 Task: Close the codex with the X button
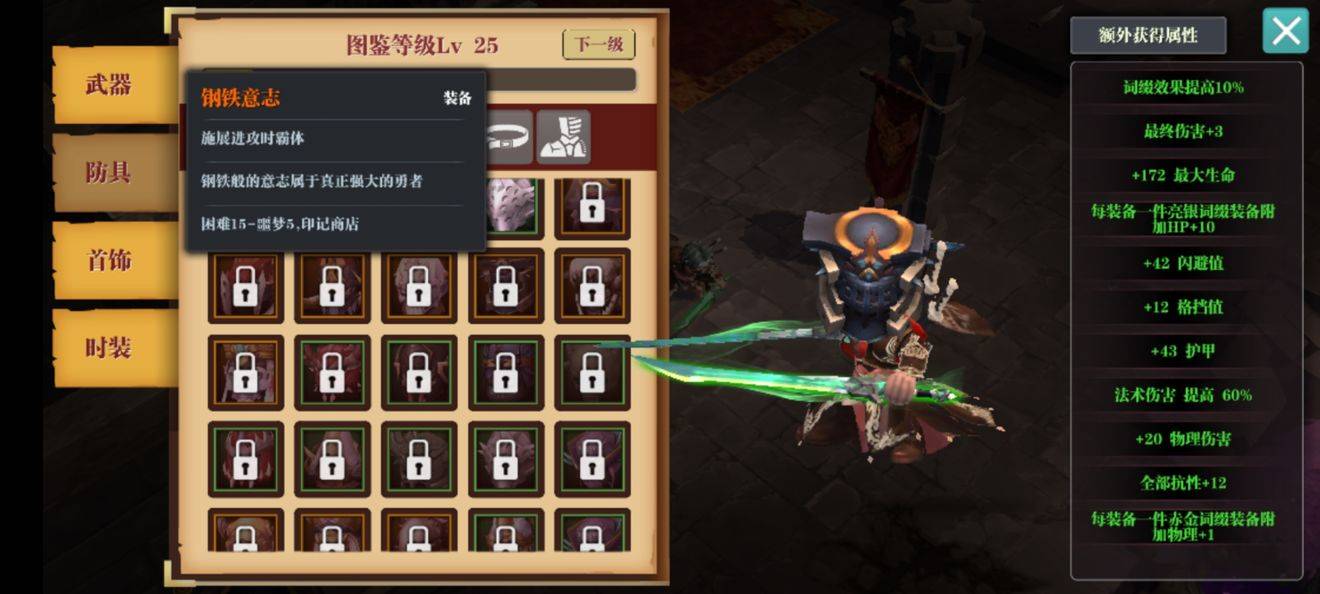(x=1285, y=31)
